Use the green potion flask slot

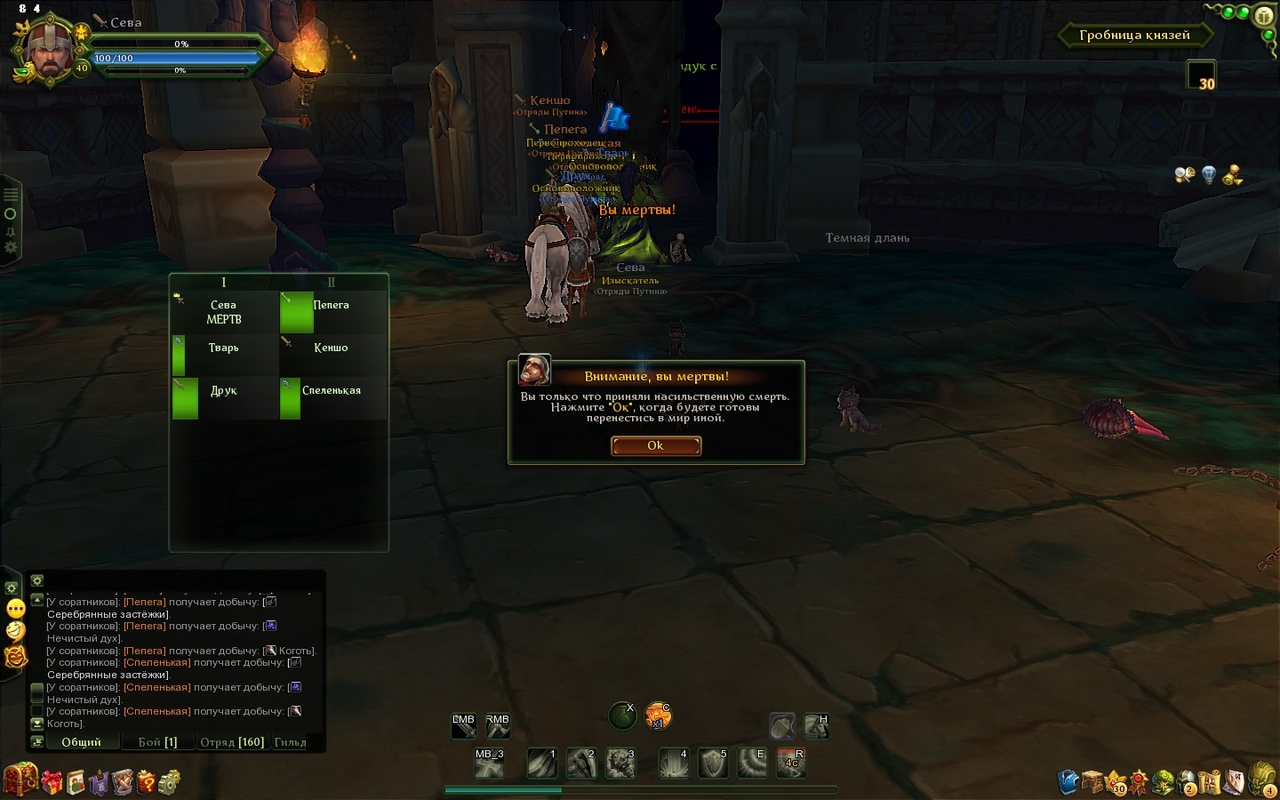[x=622, y=716]
